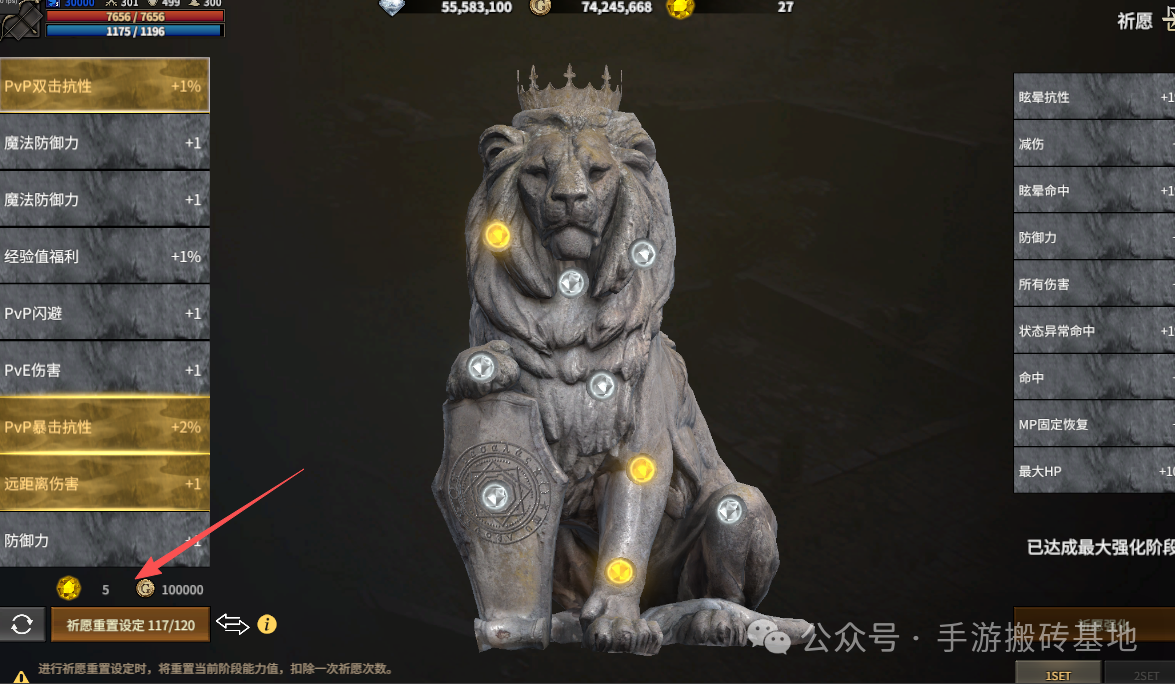Select the 眩晕抗性 stat row
Image resolution: width=1175 pixels, height=684 pixels.
1095,97
